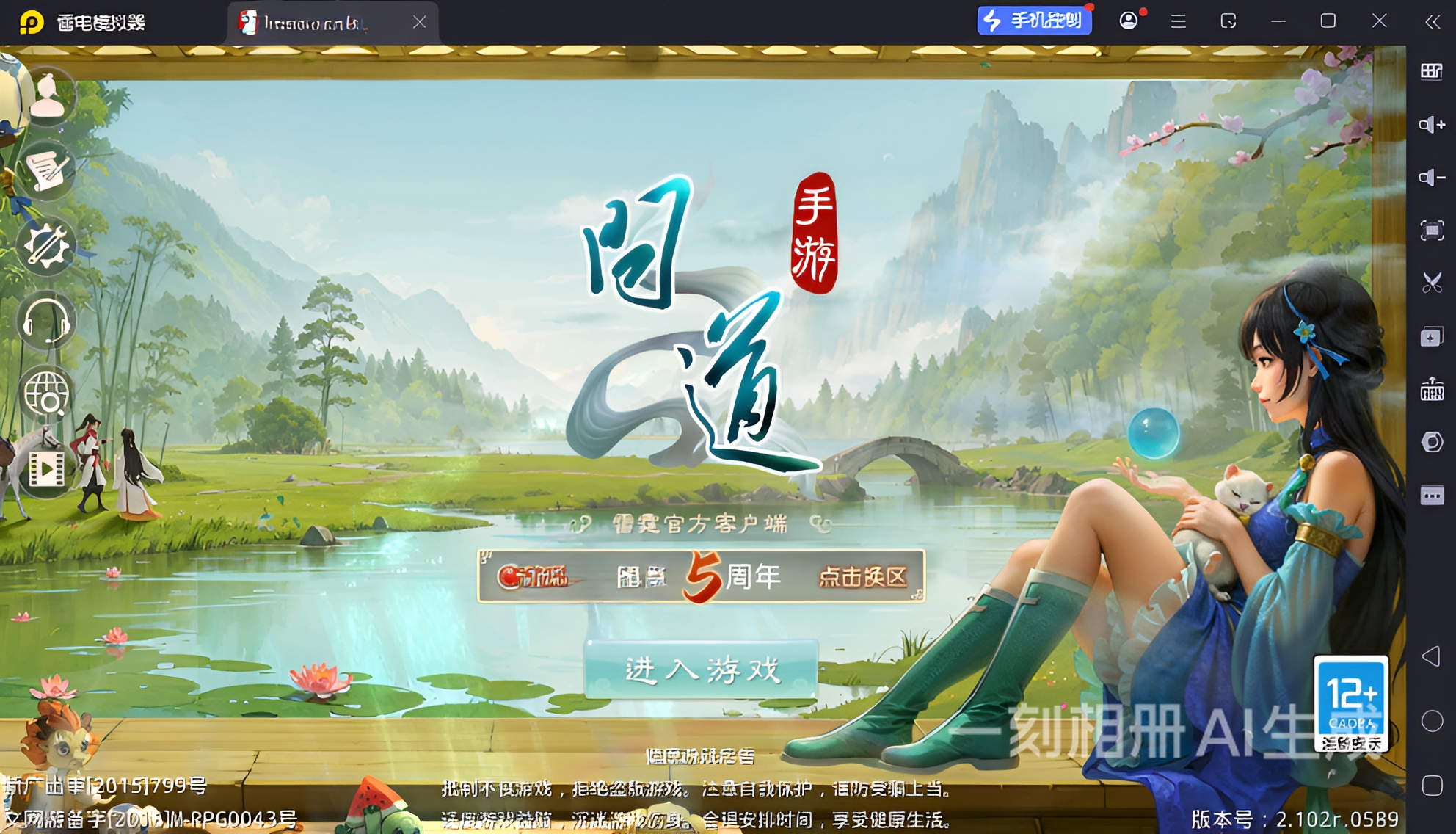
Task: Open the keyboard mapping panel
Action: point(1430,73)
